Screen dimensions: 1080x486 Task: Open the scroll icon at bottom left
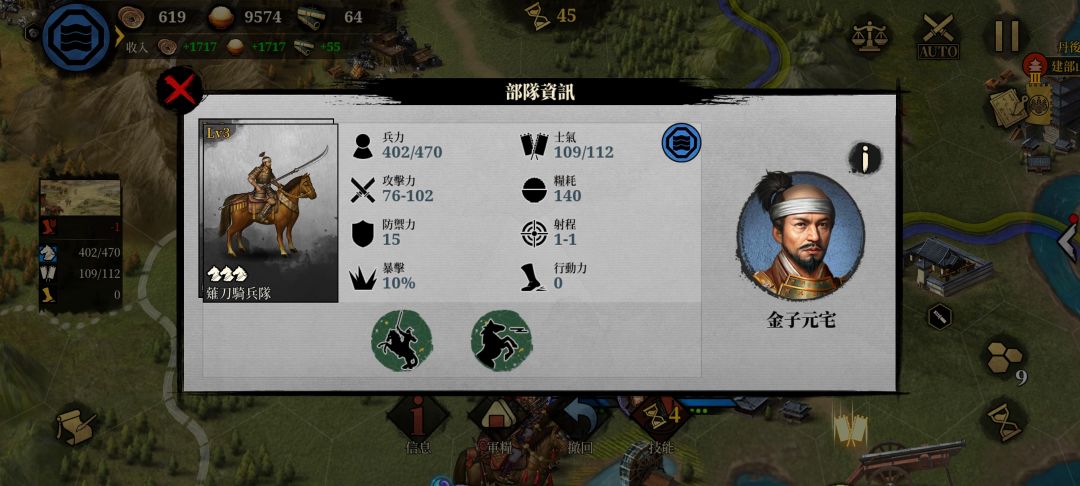(x=75, y=425)
